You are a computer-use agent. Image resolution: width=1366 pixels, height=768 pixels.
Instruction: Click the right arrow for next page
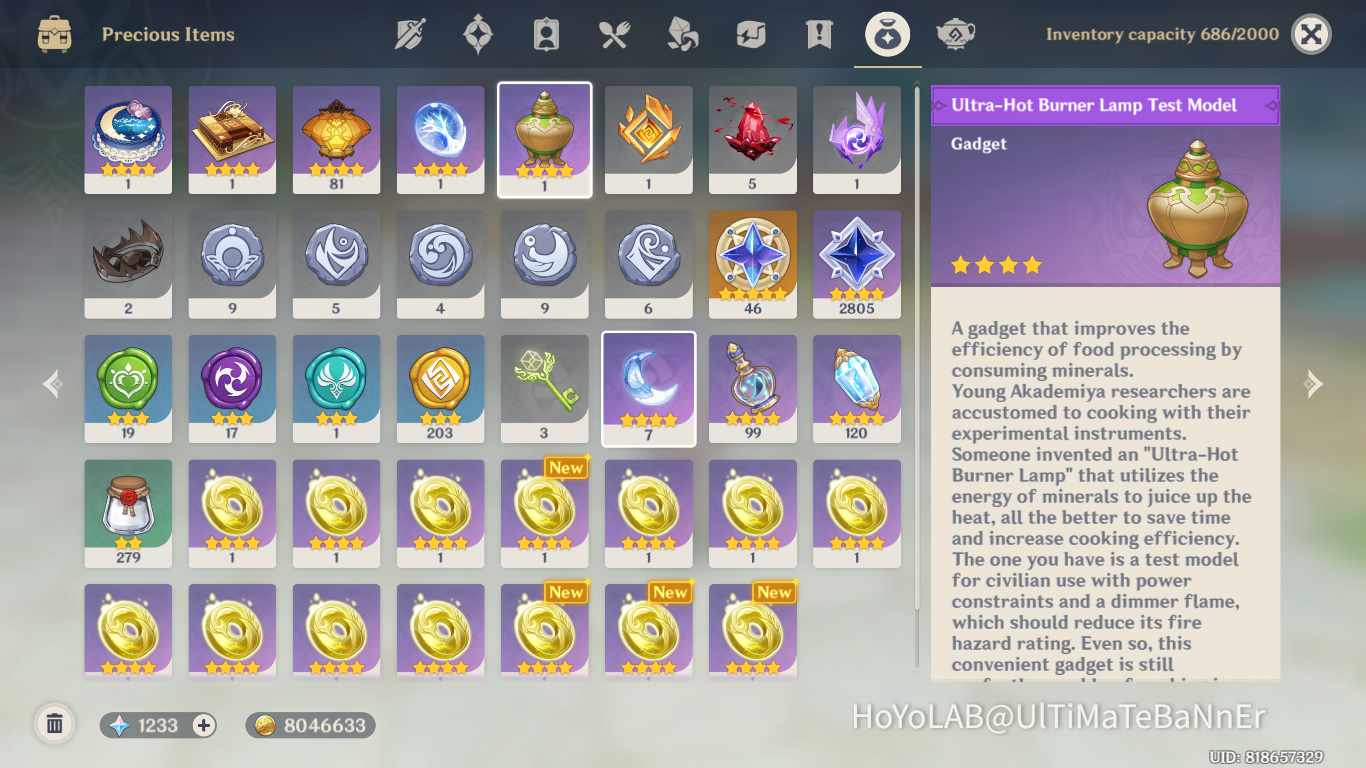pos(1313,383)
